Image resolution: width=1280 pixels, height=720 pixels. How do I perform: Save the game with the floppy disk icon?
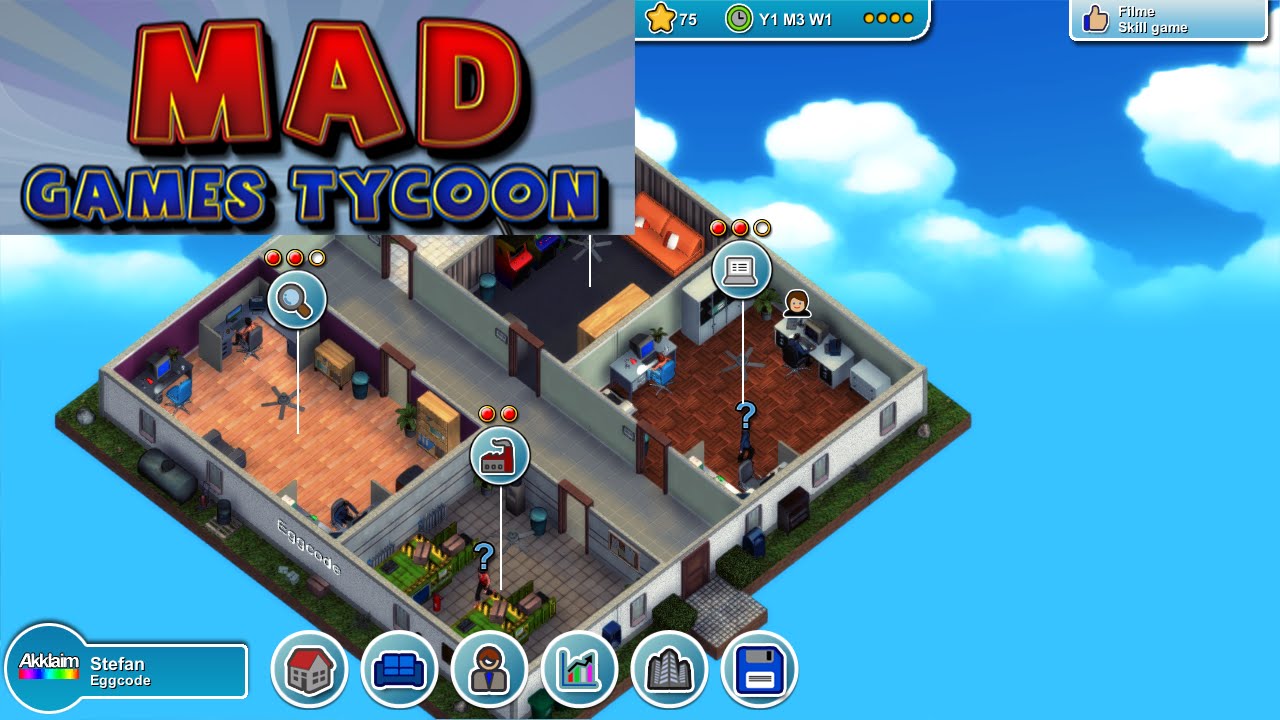coord(759,670)
